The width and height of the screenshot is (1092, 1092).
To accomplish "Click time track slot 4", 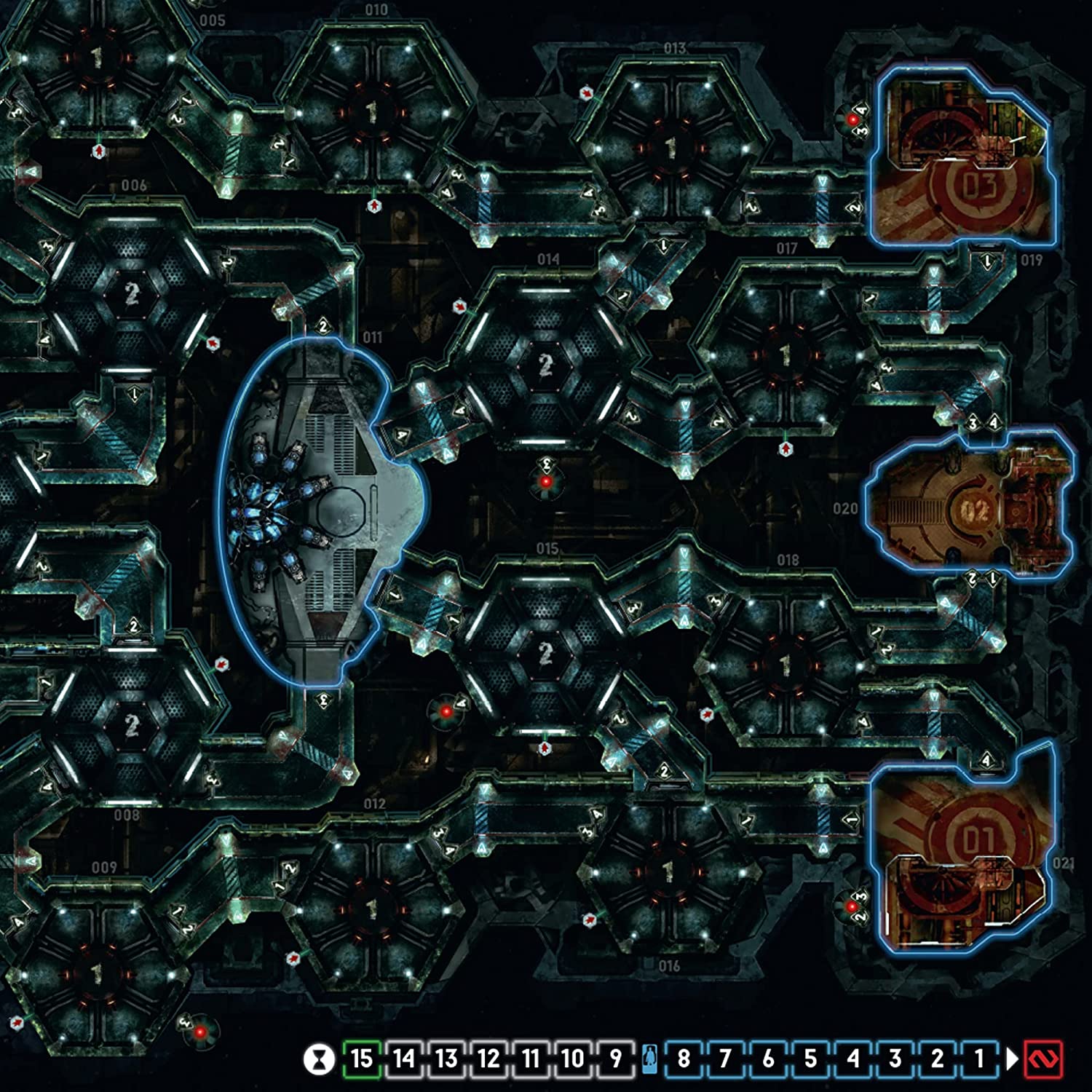I will (852, 1058).
